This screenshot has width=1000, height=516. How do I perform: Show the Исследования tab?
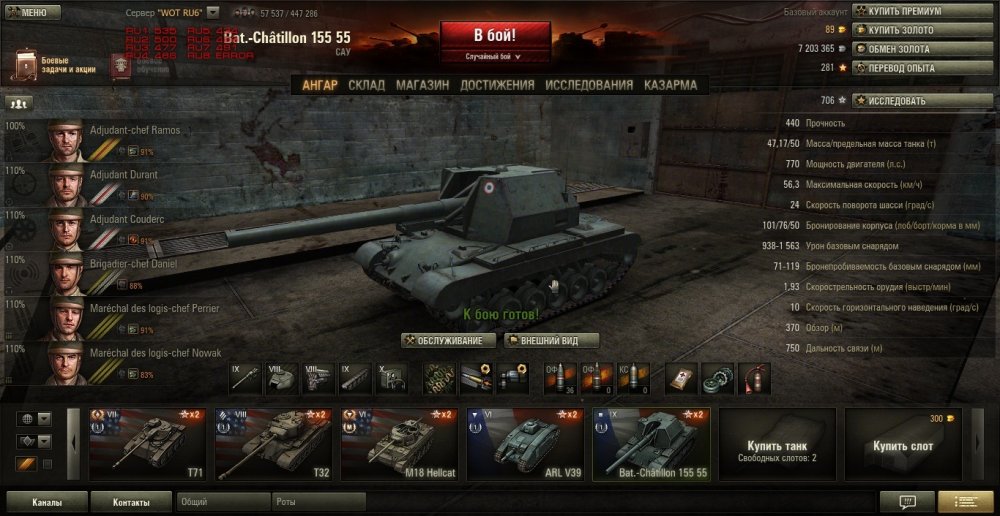point(589,85)
